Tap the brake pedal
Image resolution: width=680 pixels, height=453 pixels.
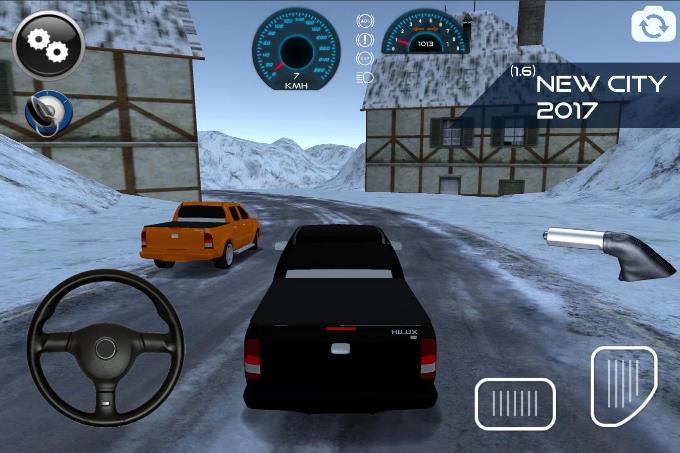point(515,404)
